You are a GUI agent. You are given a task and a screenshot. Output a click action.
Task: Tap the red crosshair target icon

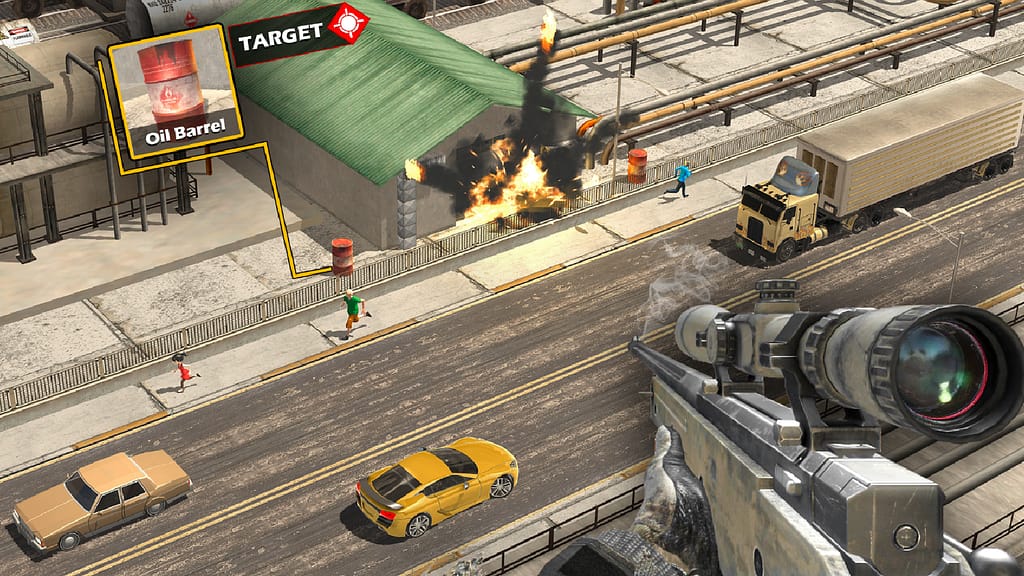pos(349,22)
